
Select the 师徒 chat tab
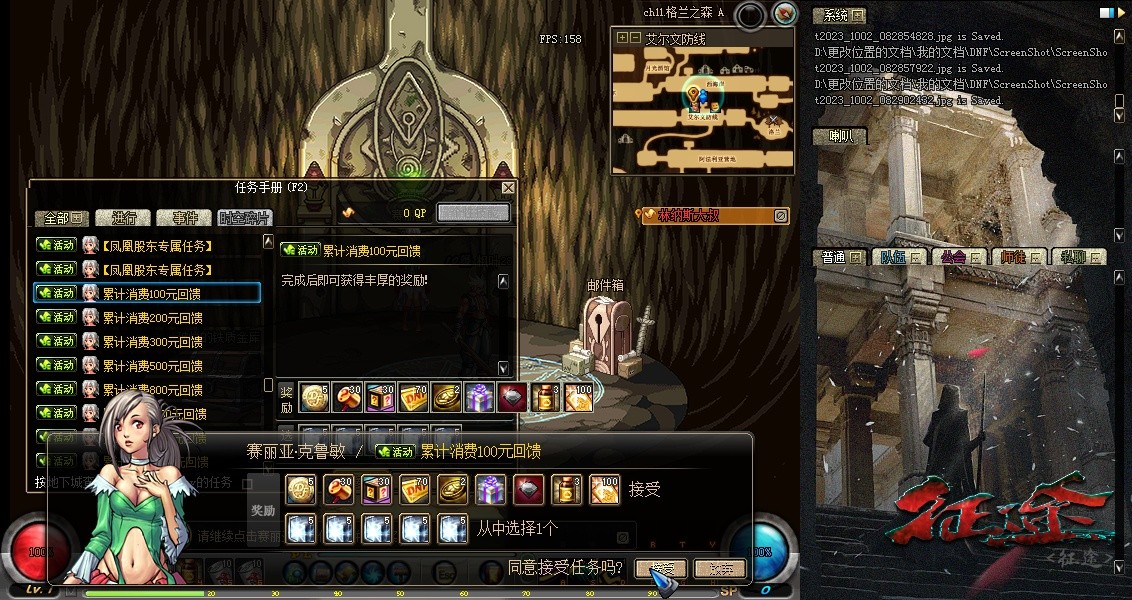(1019, 257)
